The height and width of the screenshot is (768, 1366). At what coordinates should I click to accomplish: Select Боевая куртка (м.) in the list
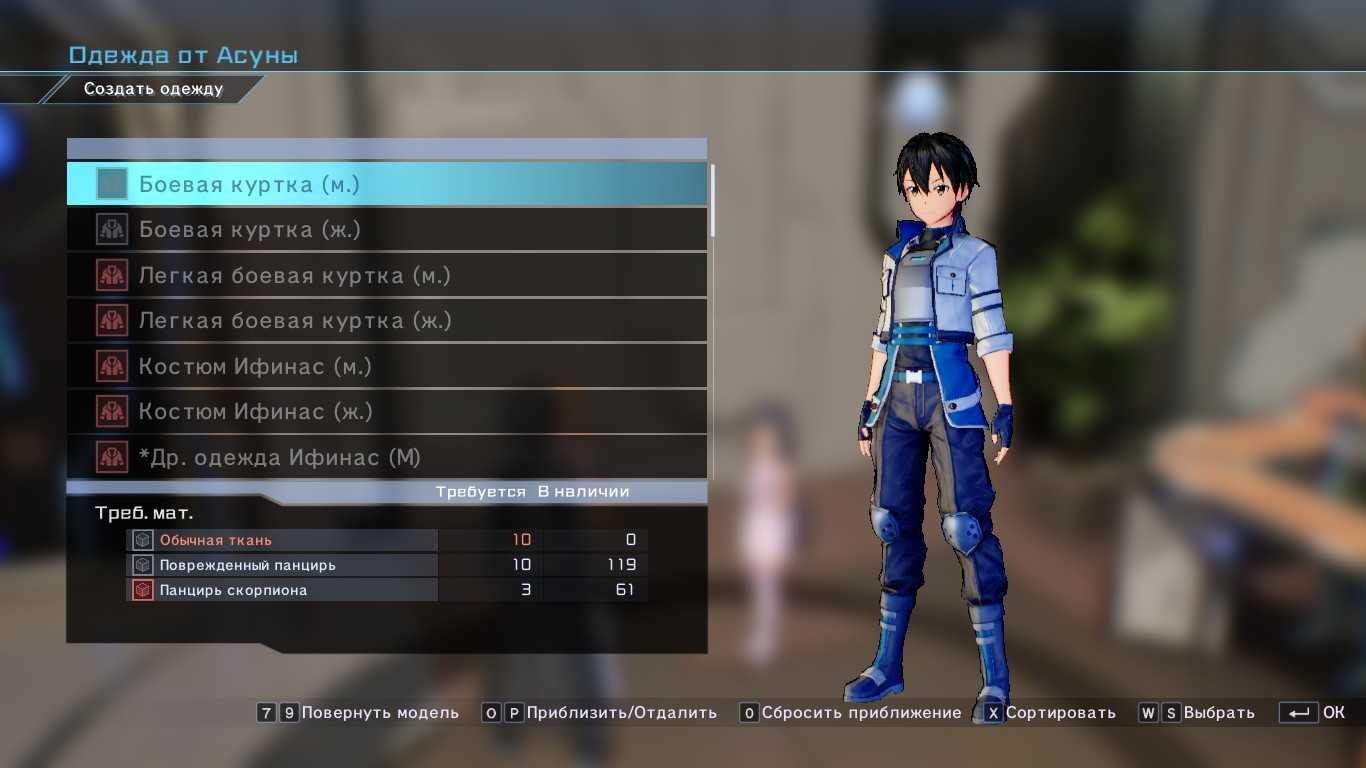pos(387,184)
